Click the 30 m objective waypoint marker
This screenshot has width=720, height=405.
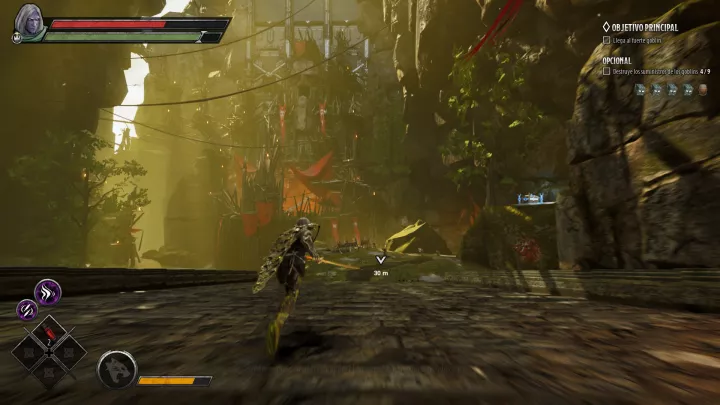[380, 261]
